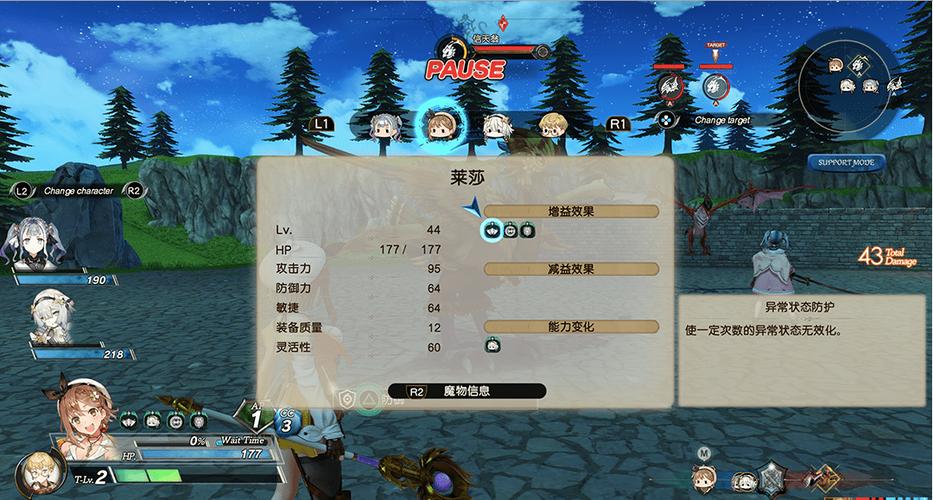
Task: Select the silver-haired character portrait in the switcher
Action: tap(385, 125)
